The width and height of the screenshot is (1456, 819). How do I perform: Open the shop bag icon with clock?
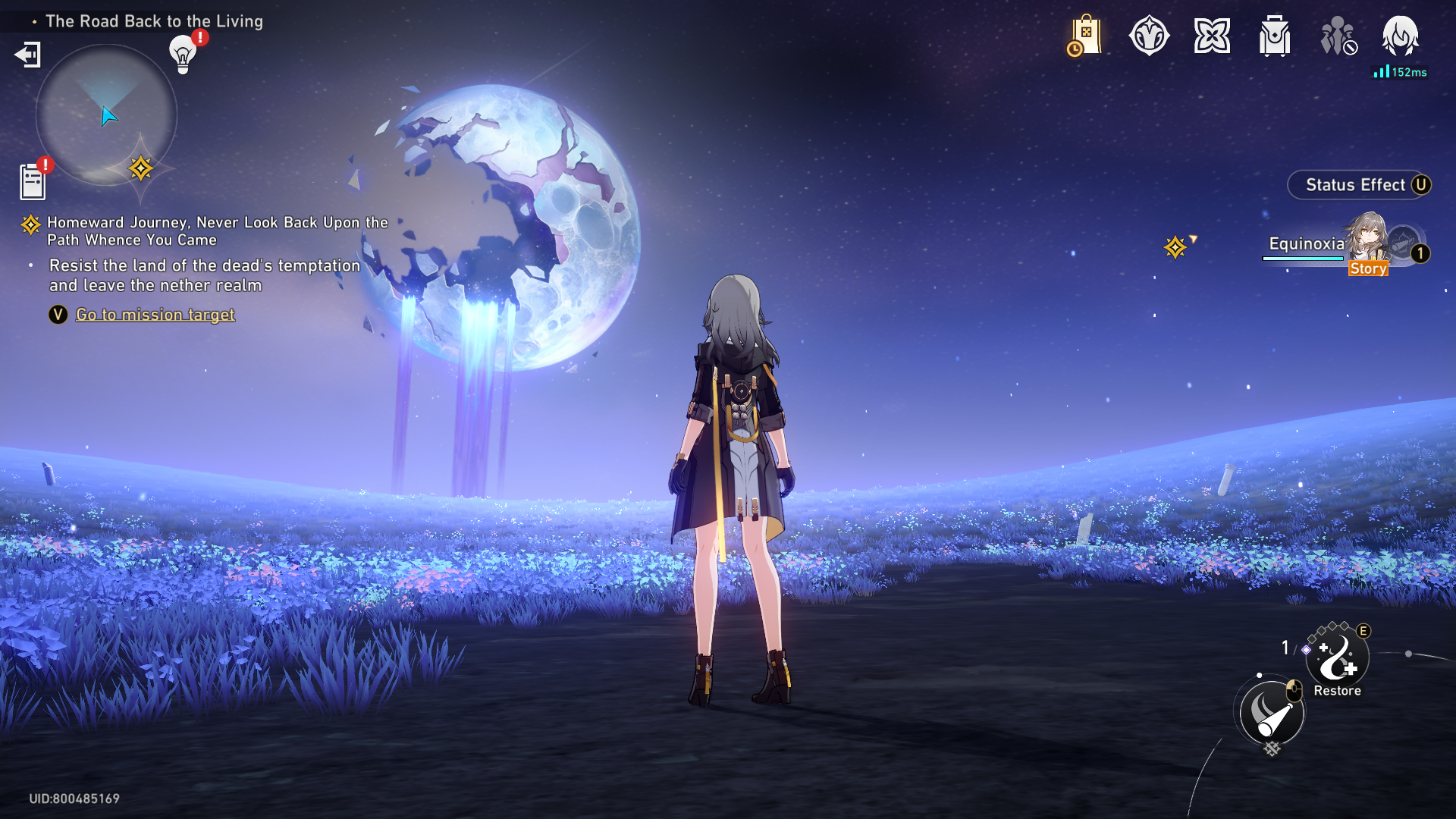tap(1084, 36)
